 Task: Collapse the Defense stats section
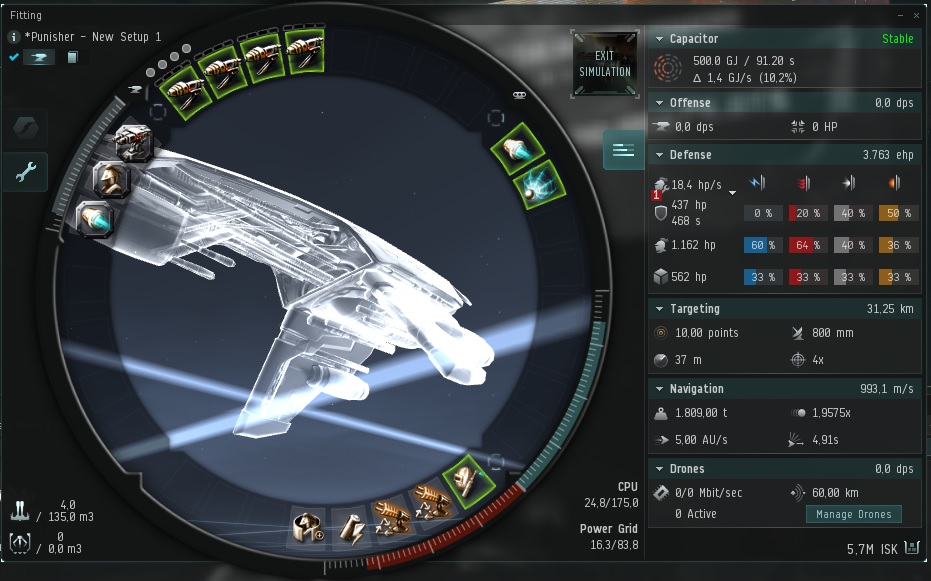tap(660, 155)
